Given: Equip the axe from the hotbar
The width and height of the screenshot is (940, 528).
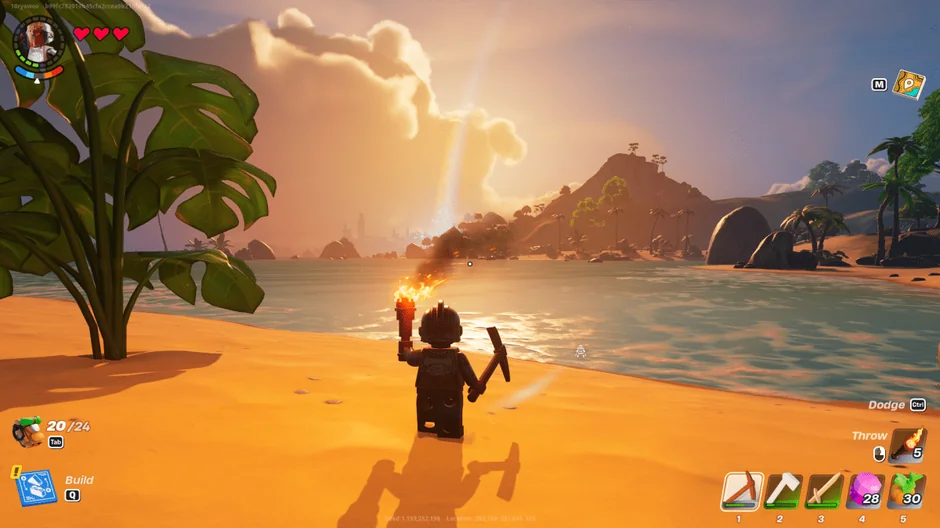Looking at the screenshot, I should tap(783, 491).
